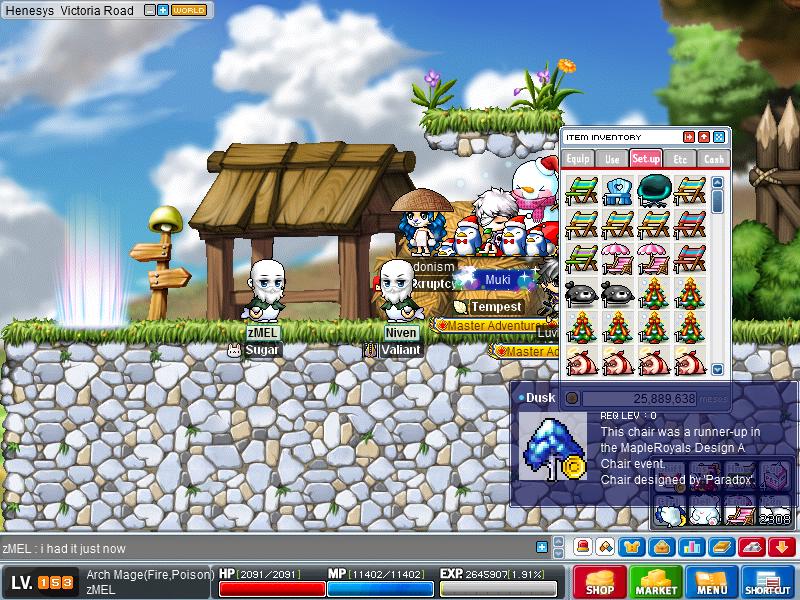
Task: Open the SHORTCUT panel
Action: [767, 583]
